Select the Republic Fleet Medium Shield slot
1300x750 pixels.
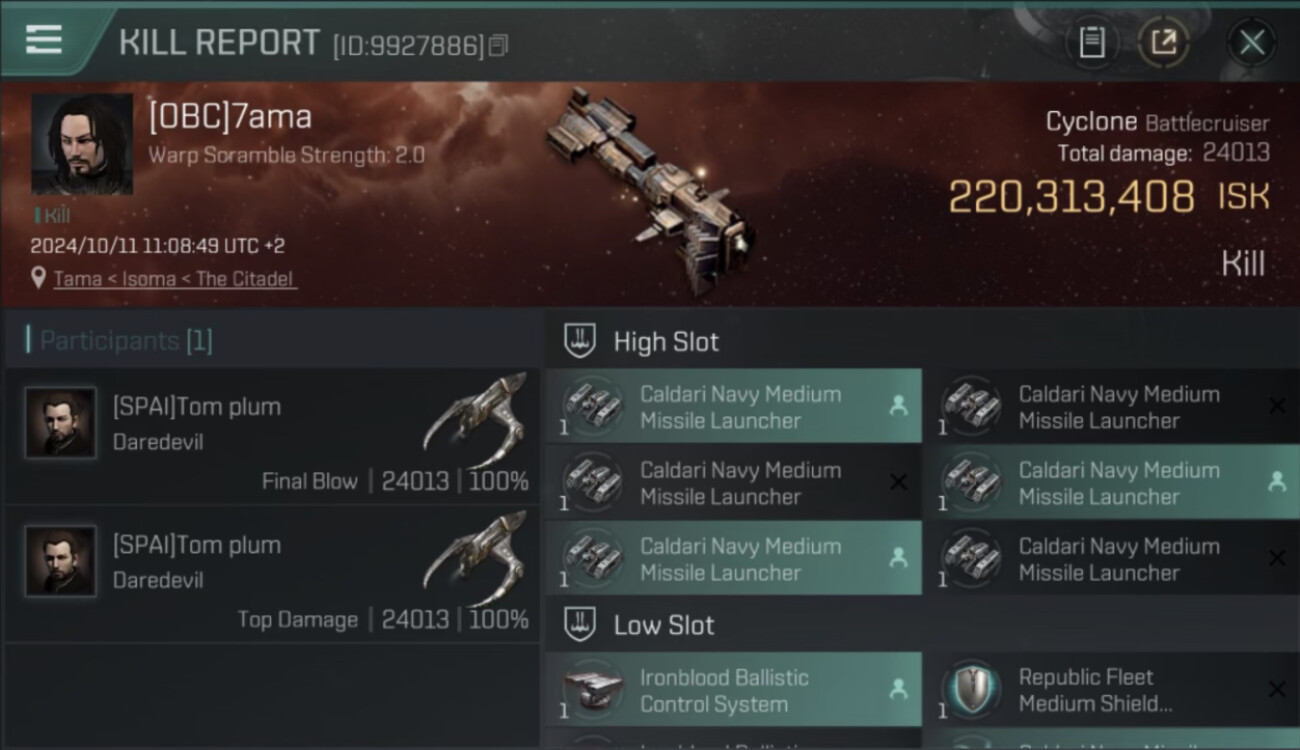pyautogui.click(x=1110, y=690)
